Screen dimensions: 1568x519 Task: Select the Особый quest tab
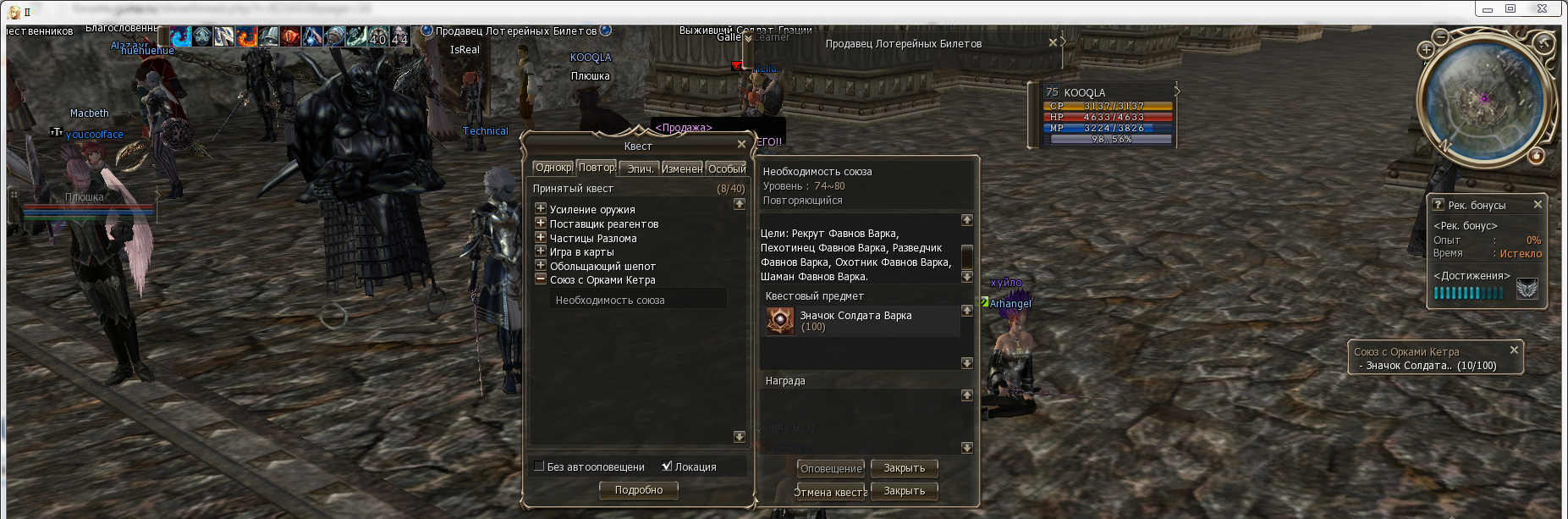tap(727, 168)
